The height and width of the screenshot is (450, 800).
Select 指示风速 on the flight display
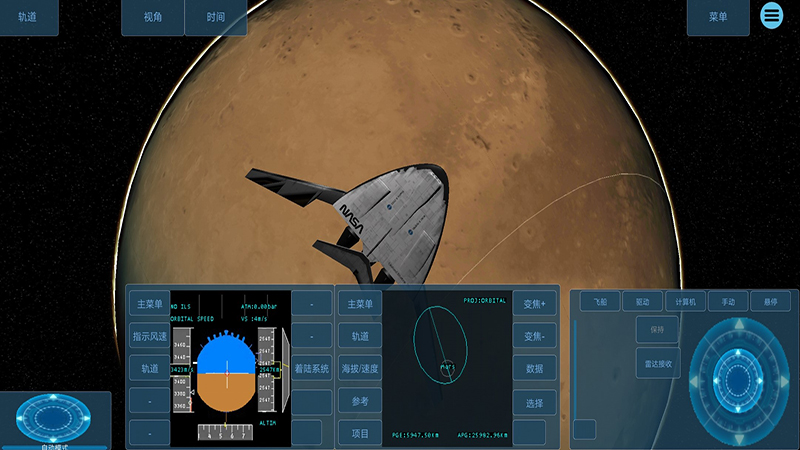[149, 336]
